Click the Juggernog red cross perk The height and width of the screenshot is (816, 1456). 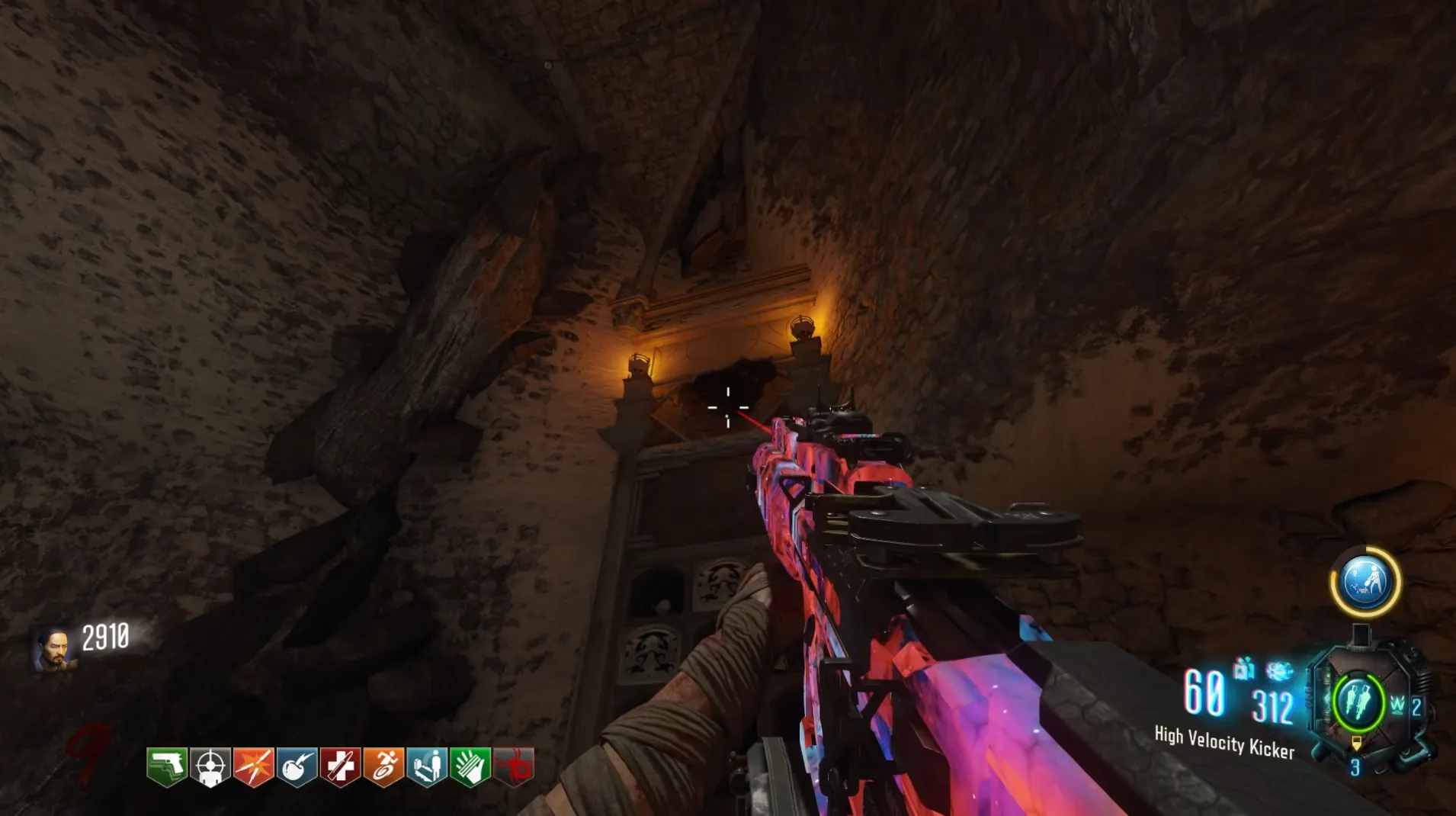click(340, 766)
